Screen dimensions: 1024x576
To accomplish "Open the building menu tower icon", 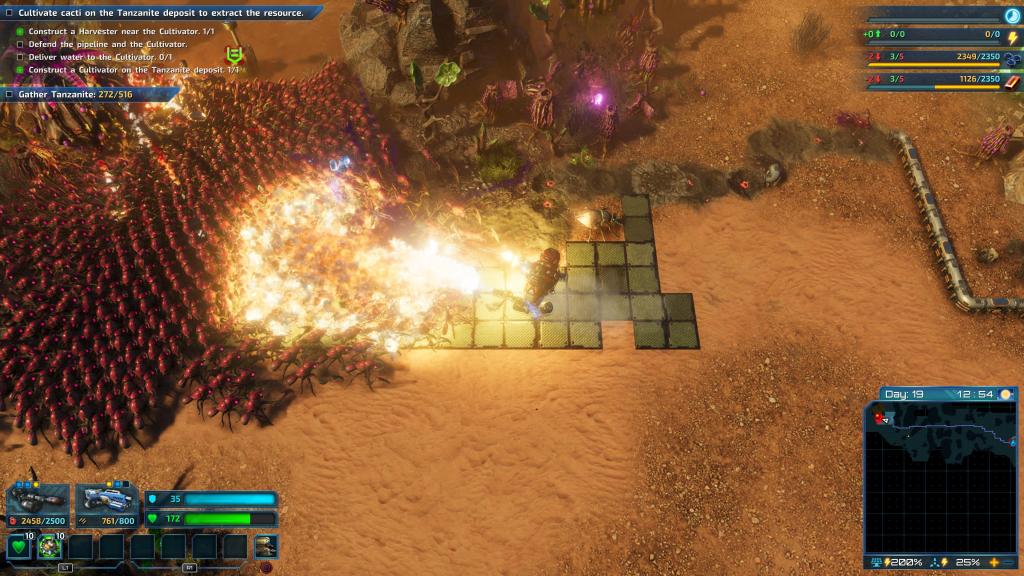I will (x=265, y=546).
